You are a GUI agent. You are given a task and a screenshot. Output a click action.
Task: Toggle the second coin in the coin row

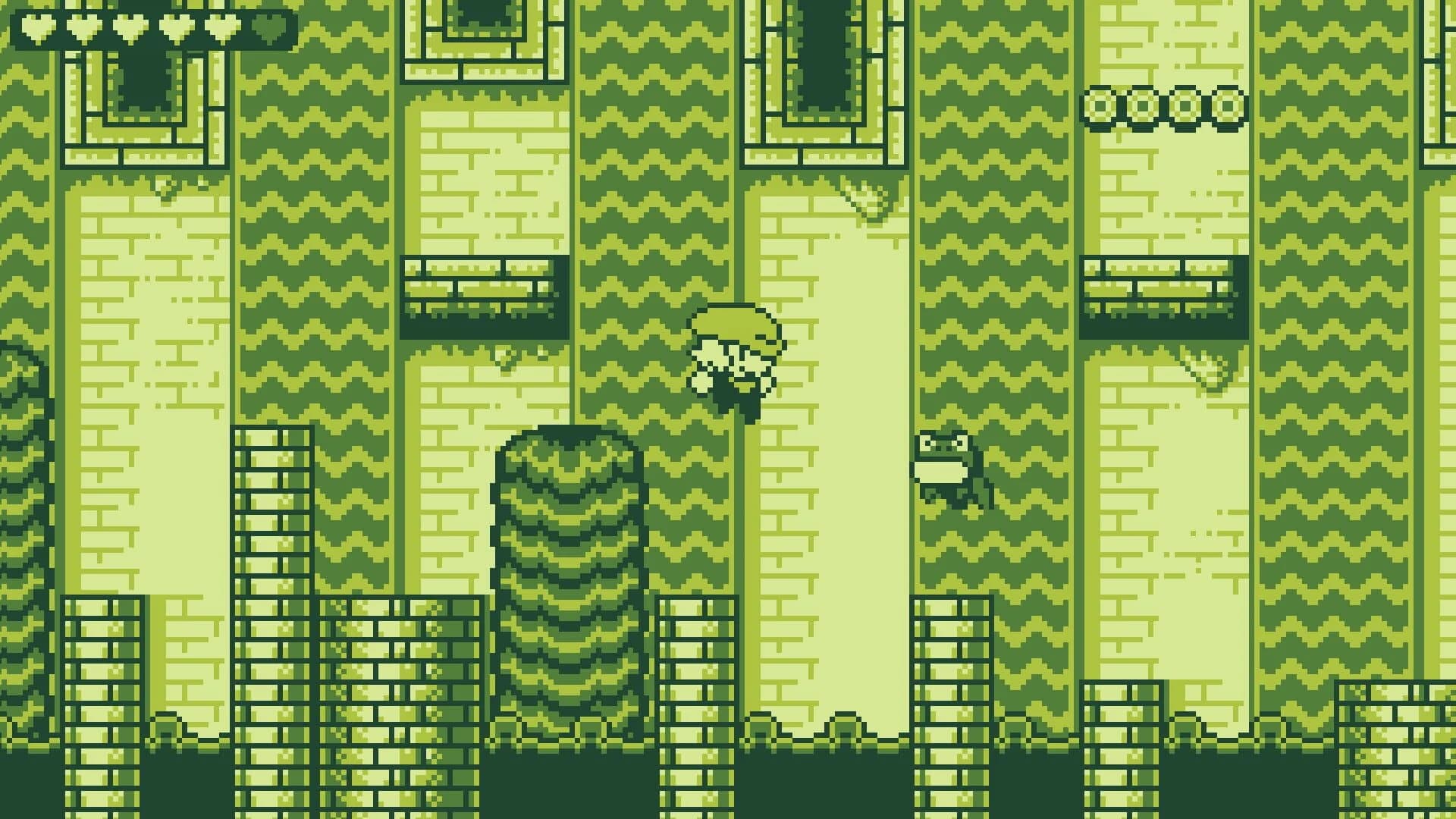[1144, 106]
